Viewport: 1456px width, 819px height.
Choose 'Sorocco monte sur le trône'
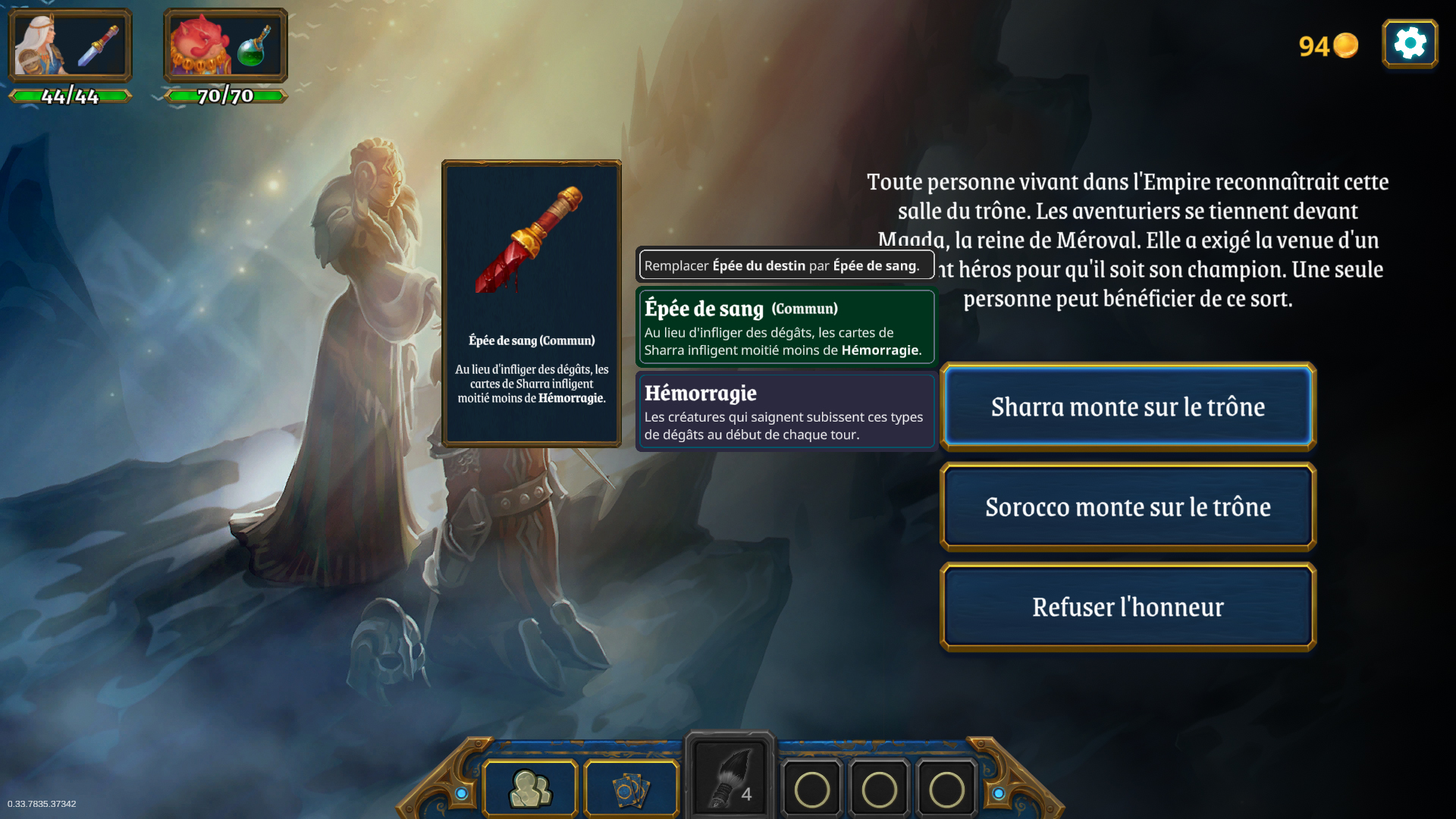1128,507
